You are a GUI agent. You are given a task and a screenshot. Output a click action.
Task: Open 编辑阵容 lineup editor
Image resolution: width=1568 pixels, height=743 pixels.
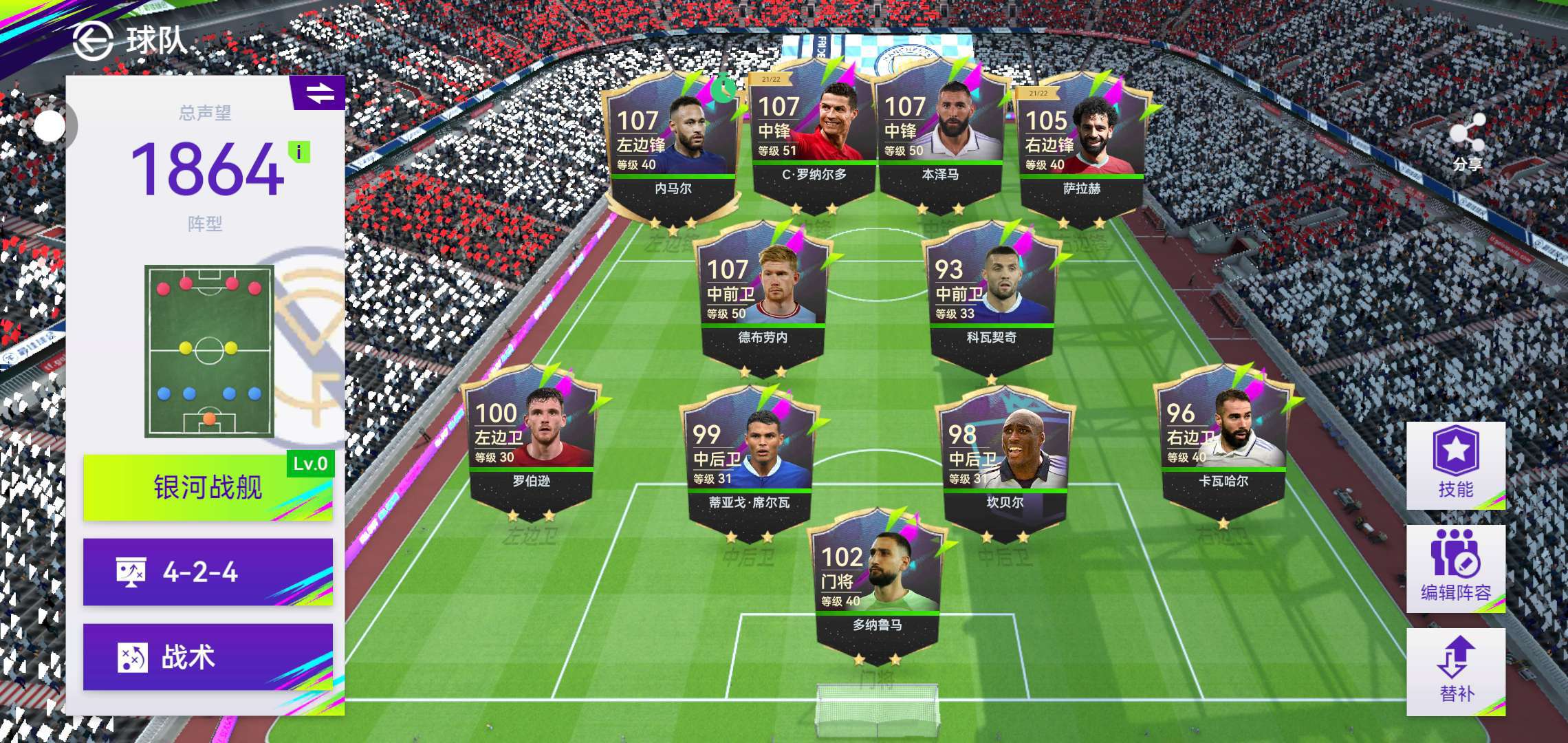click(x=1456, y=569)
